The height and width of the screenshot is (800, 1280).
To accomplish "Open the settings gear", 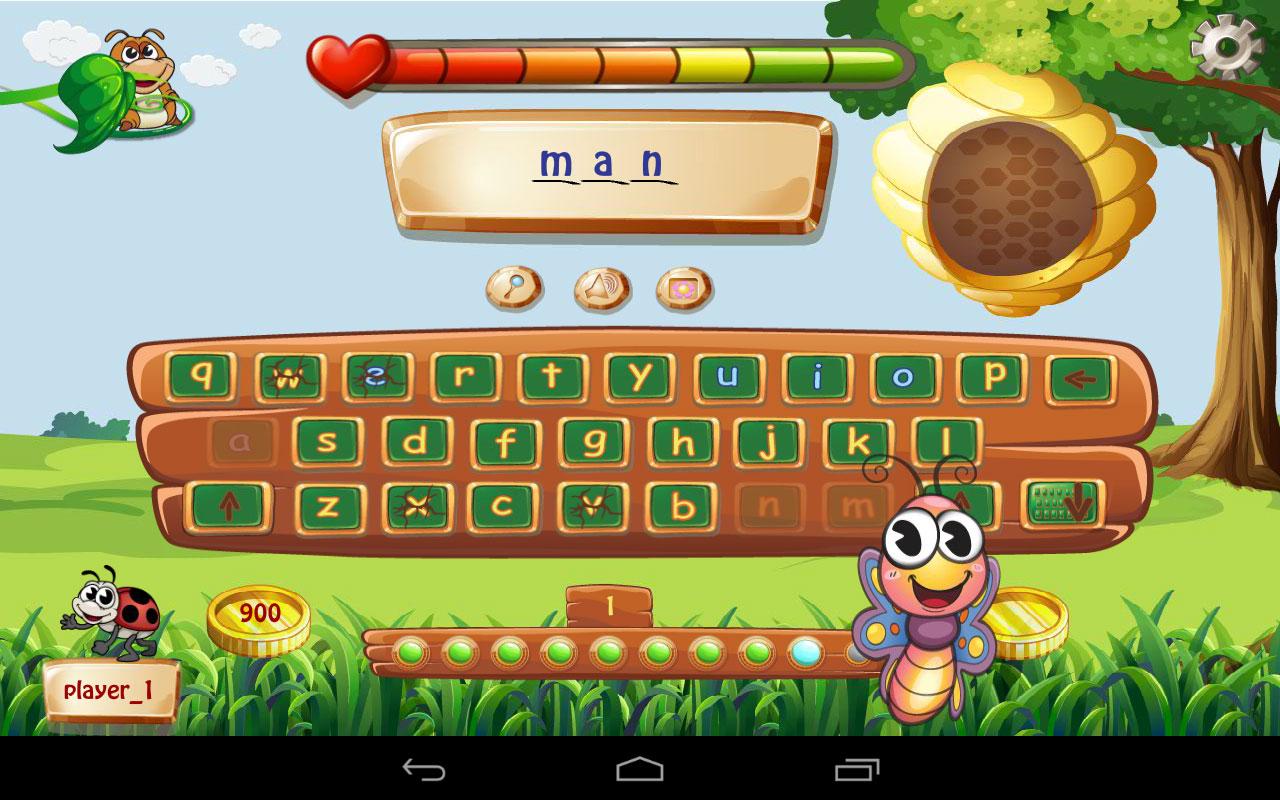I will (1226, 45).
